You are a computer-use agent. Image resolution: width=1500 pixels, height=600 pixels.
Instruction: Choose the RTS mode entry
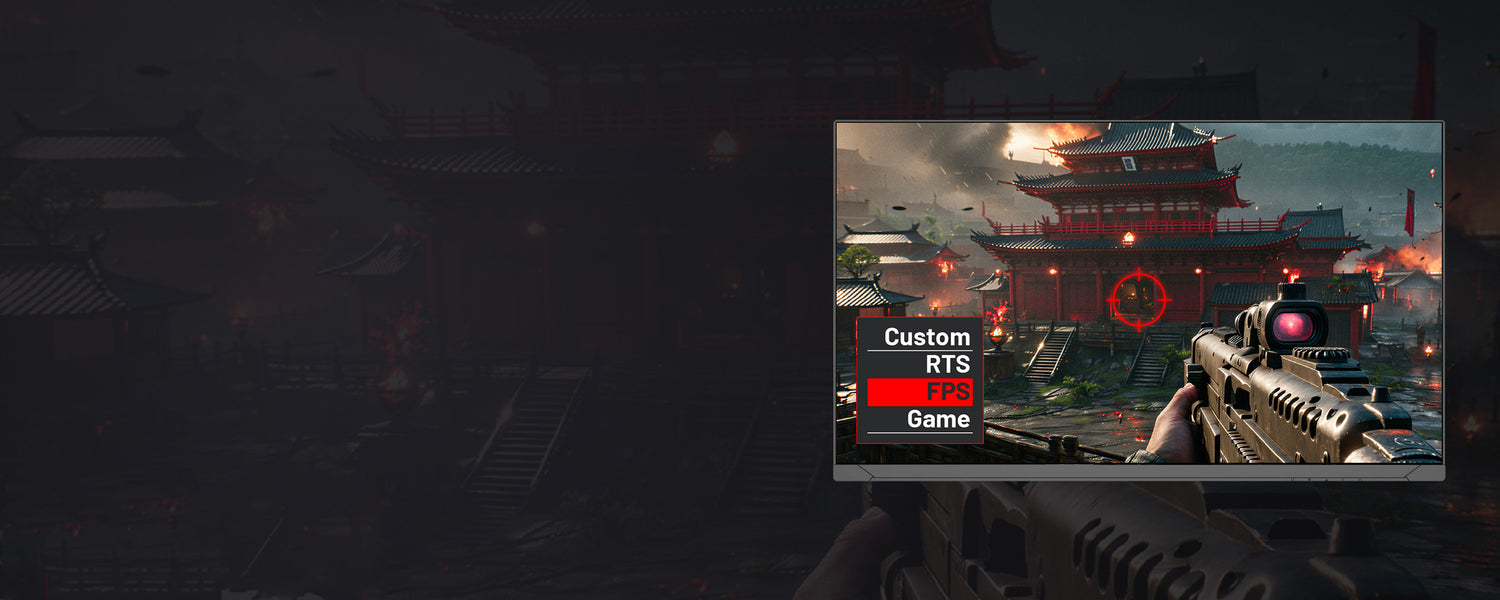pyautogui.click(x=947, y=365)
